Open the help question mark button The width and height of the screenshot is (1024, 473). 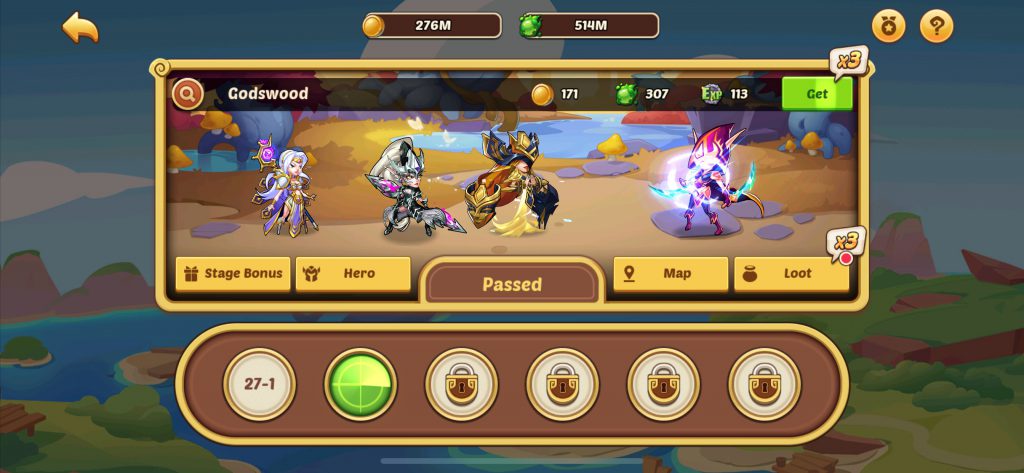936,27
